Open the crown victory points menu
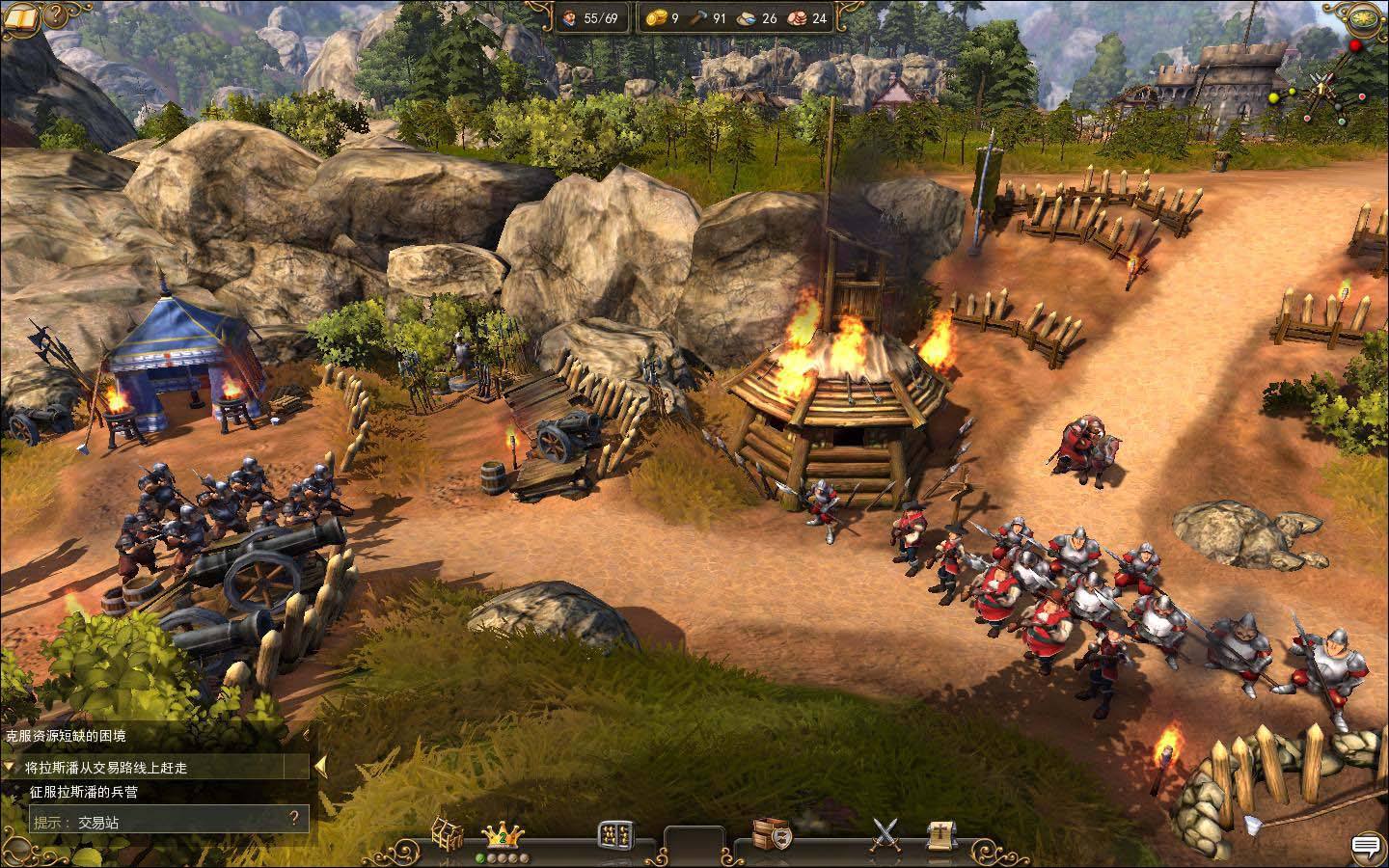The image size is (1389, 868). (502, 834)
